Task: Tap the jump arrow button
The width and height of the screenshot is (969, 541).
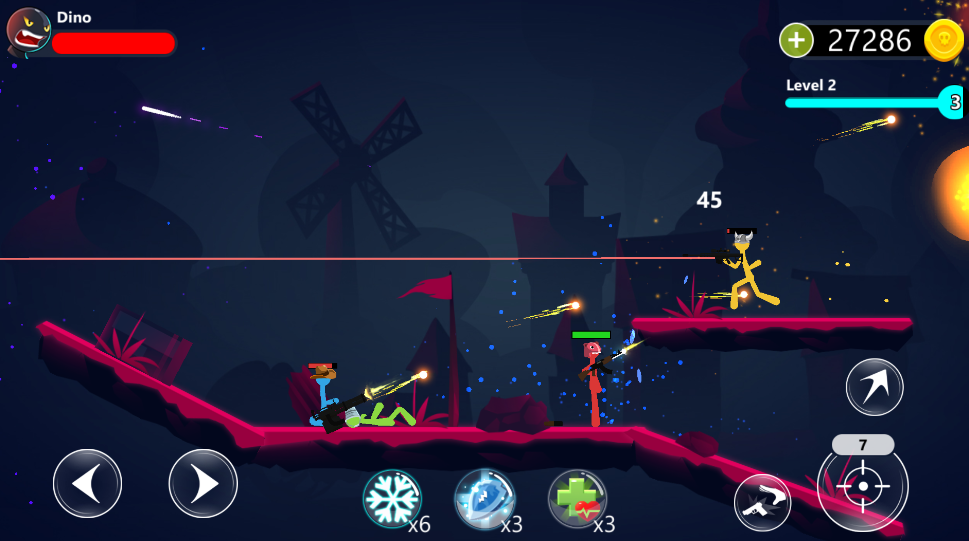Action: tap(874, 387)
